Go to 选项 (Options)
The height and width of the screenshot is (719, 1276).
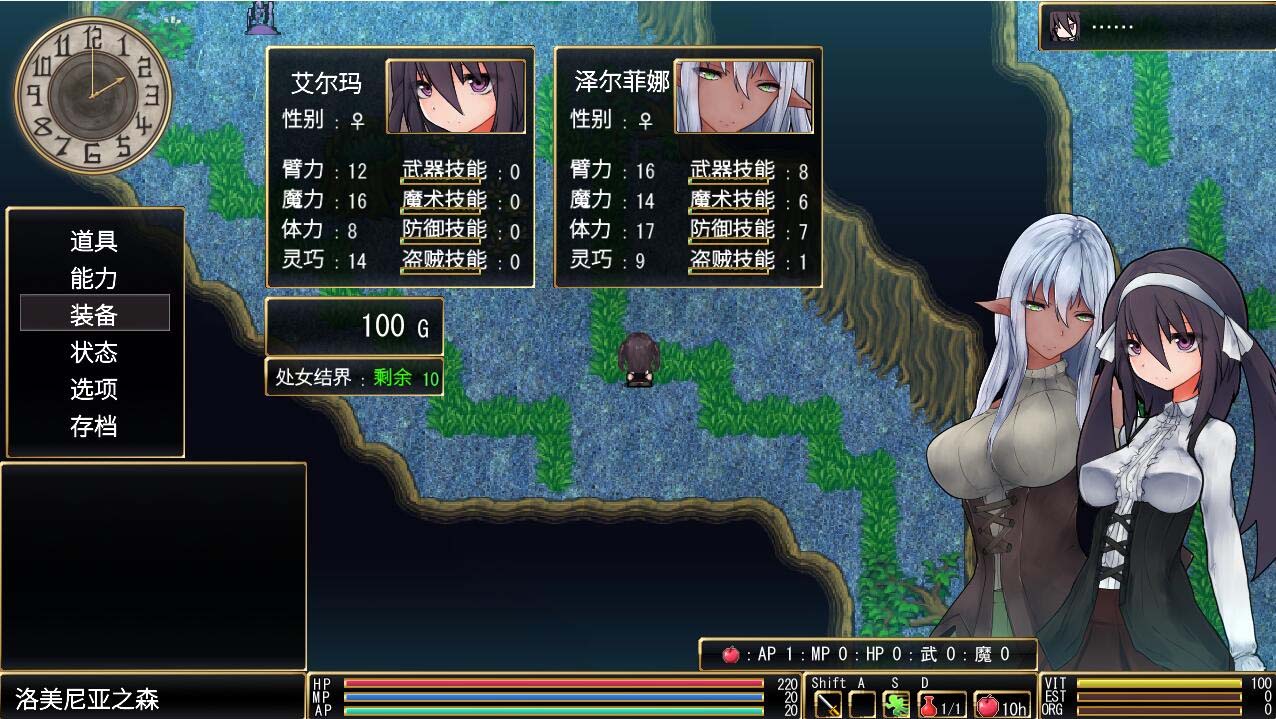tap(94, 389)
